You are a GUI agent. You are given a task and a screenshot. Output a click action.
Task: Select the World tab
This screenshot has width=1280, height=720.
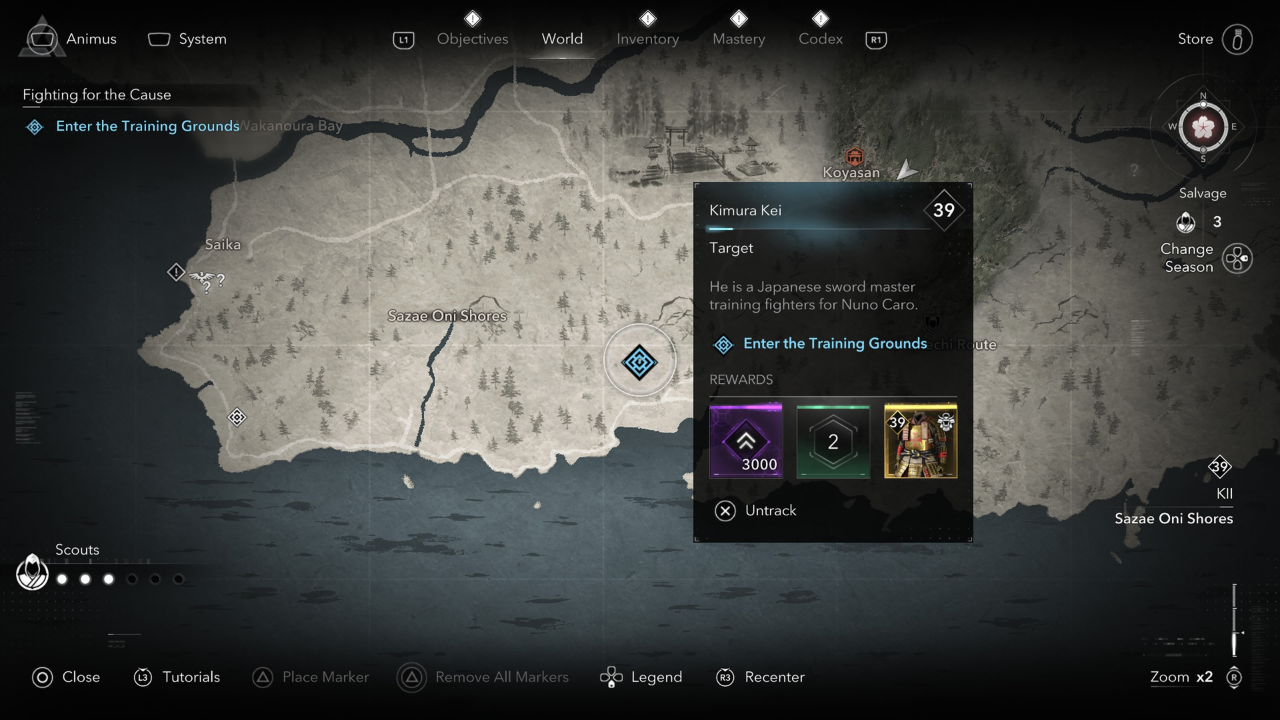562,39
